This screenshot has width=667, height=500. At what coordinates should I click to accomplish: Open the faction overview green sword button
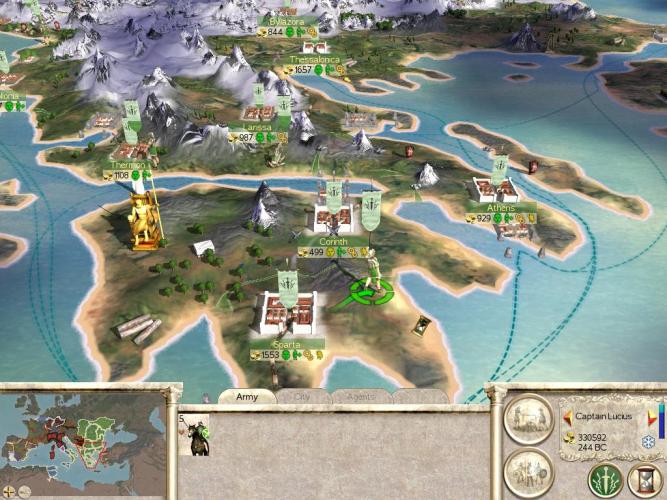(x=605, y=478)
